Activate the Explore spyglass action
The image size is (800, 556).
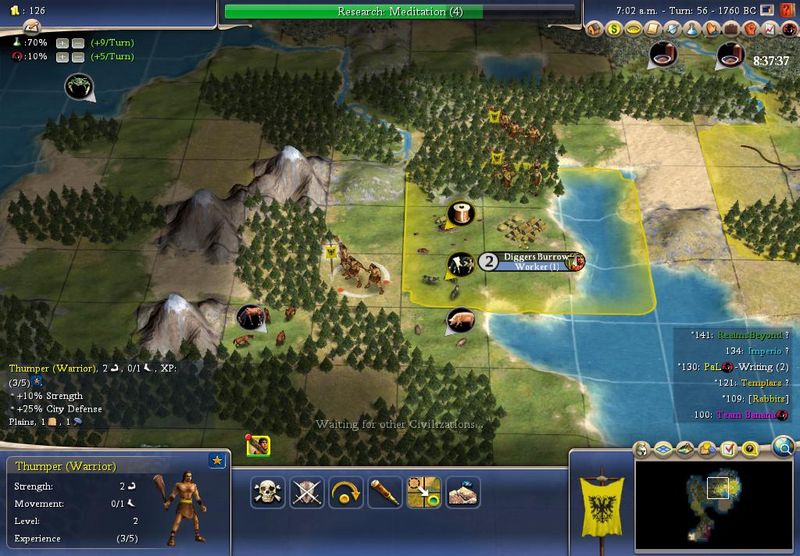point(385,491)
